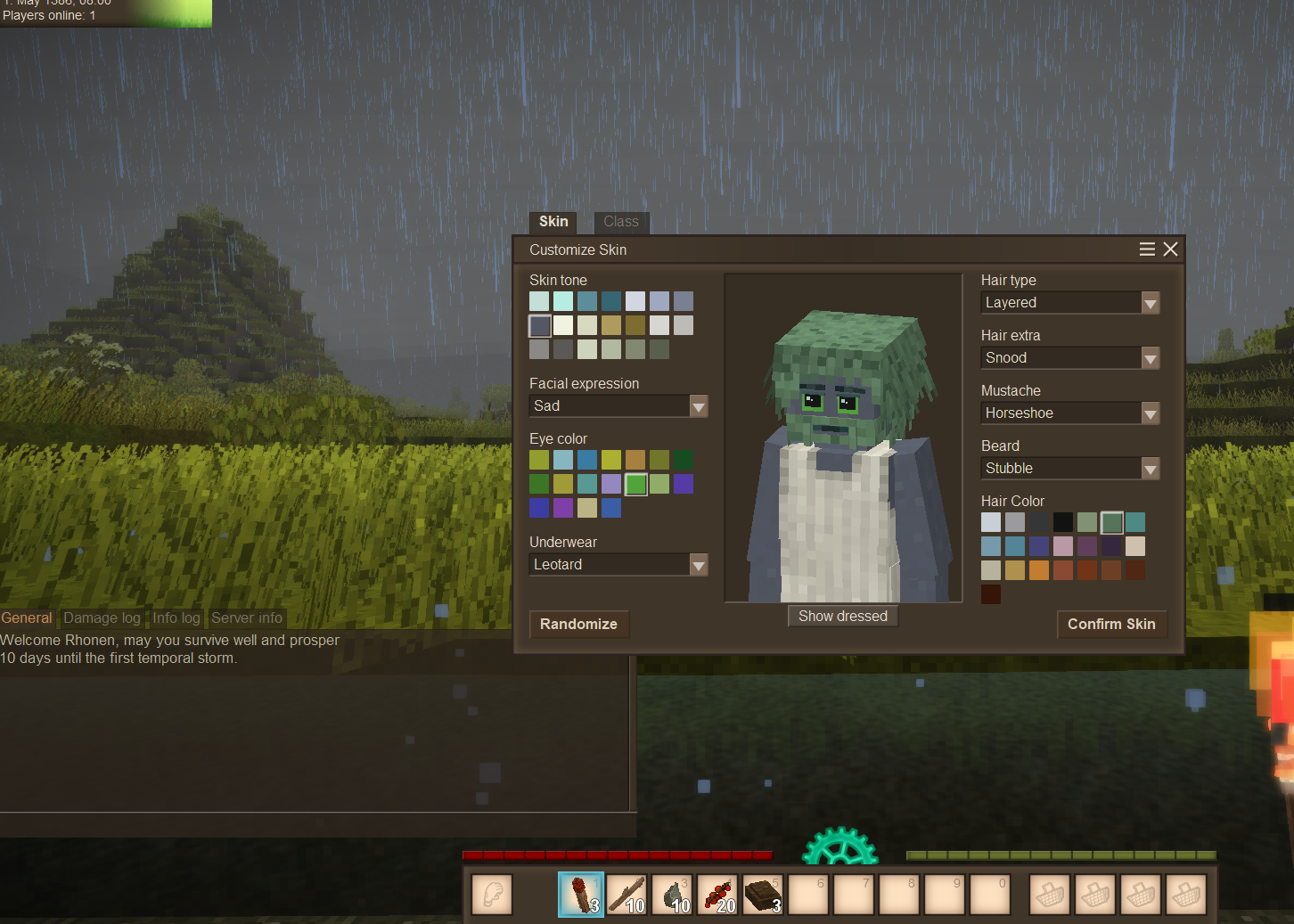Confirm the customized skin
1294x924 pixels.
(1110, 624)
